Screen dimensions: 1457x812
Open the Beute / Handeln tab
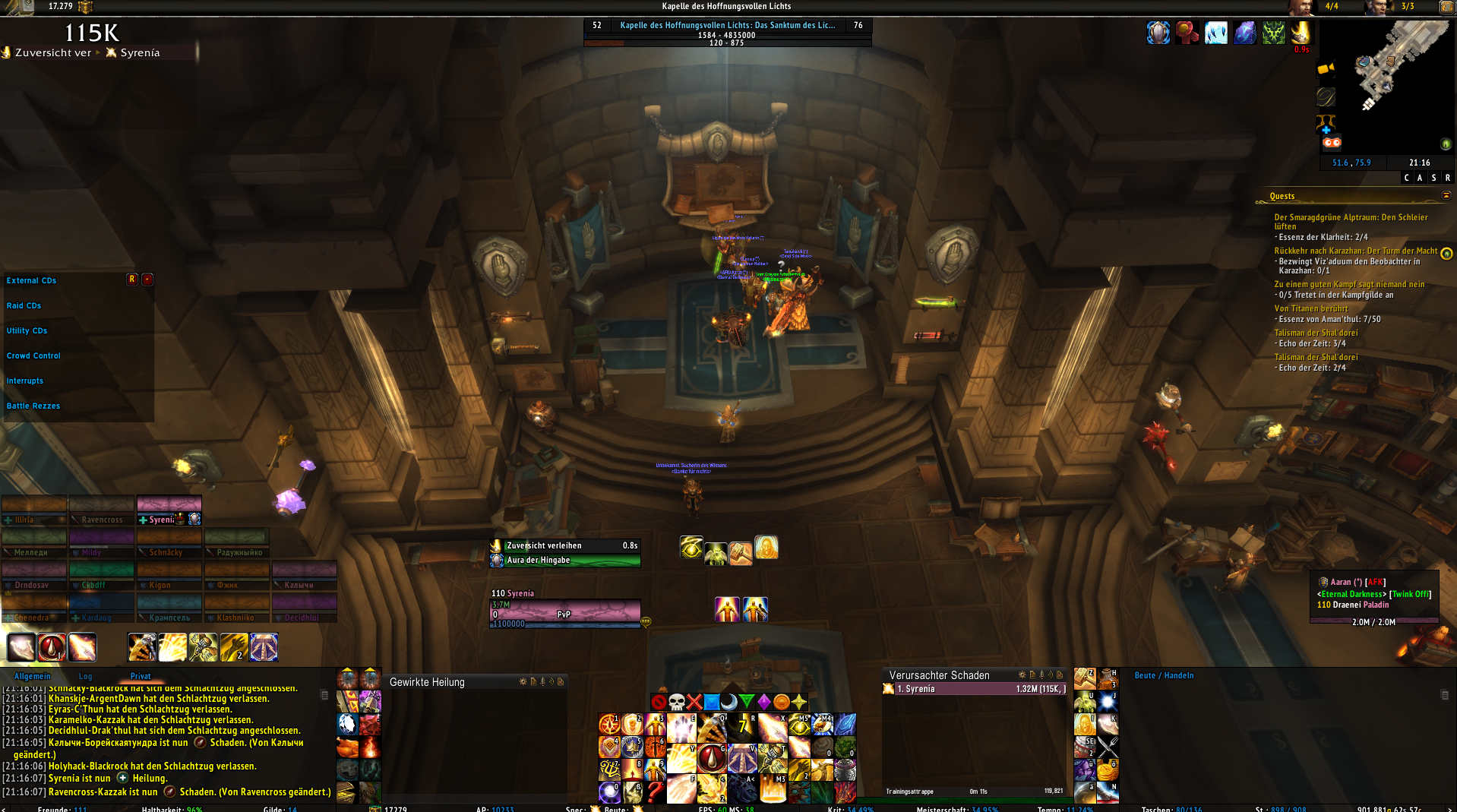(x=1163, y=675)
